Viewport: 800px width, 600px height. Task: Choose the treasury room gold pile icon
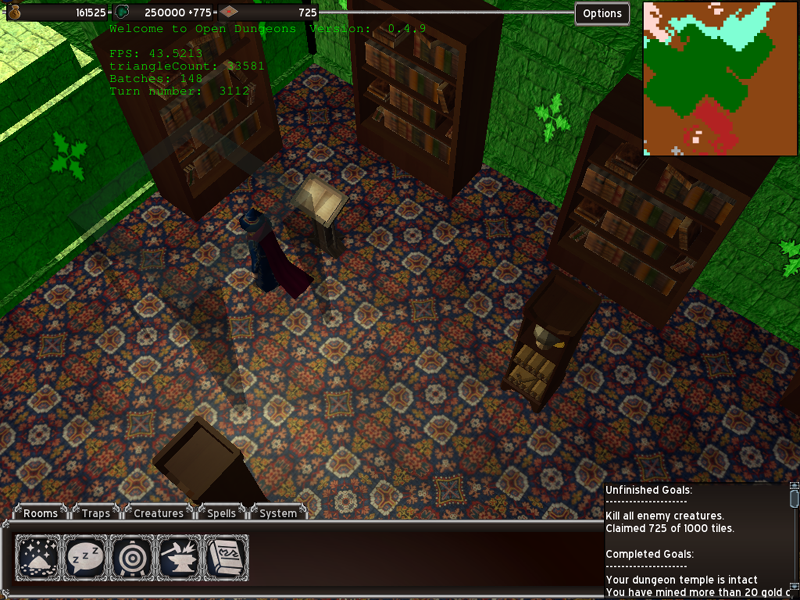(x=38, y=556)
